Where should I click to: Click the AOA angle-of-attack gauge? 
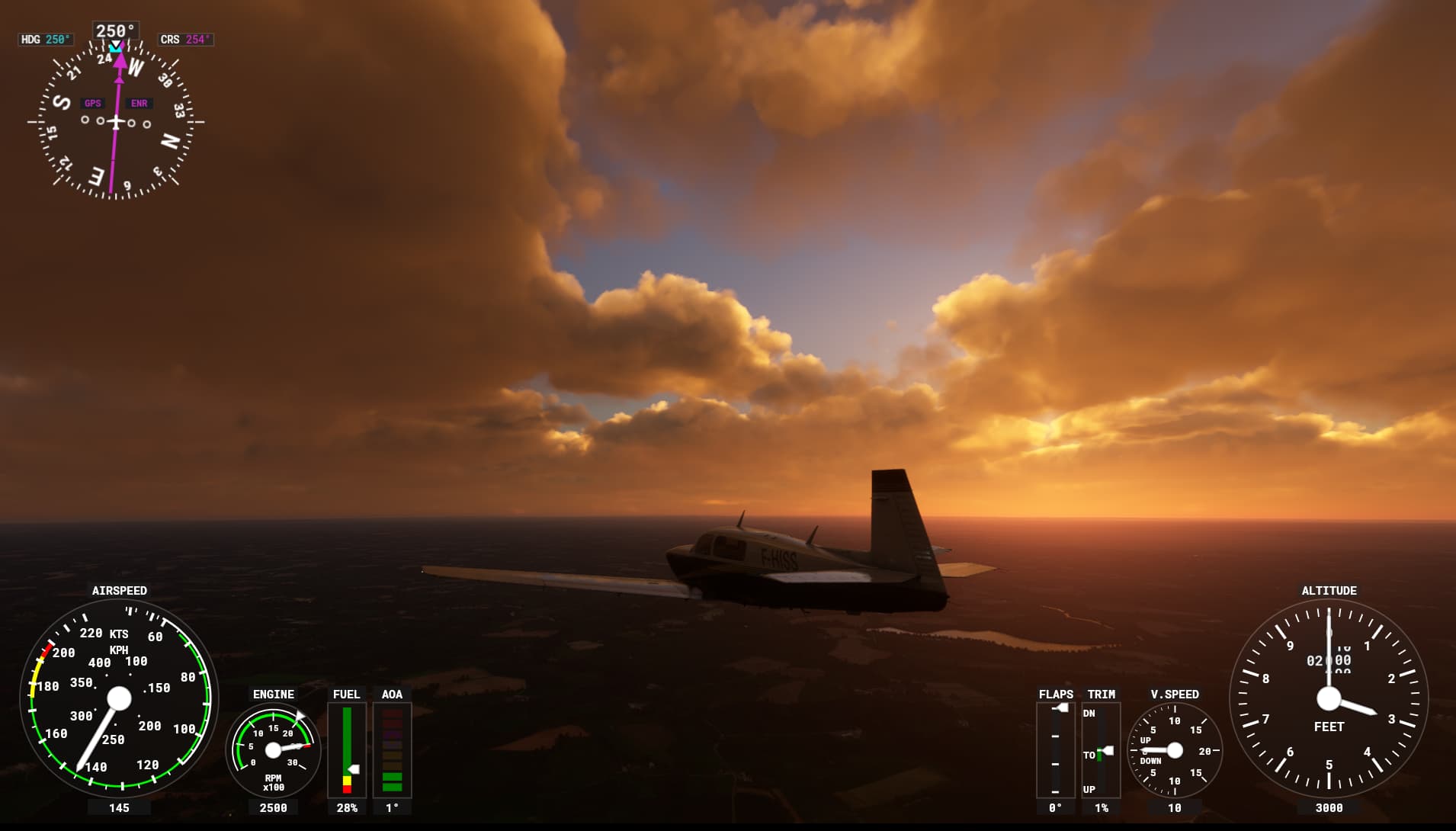[392, 751]
